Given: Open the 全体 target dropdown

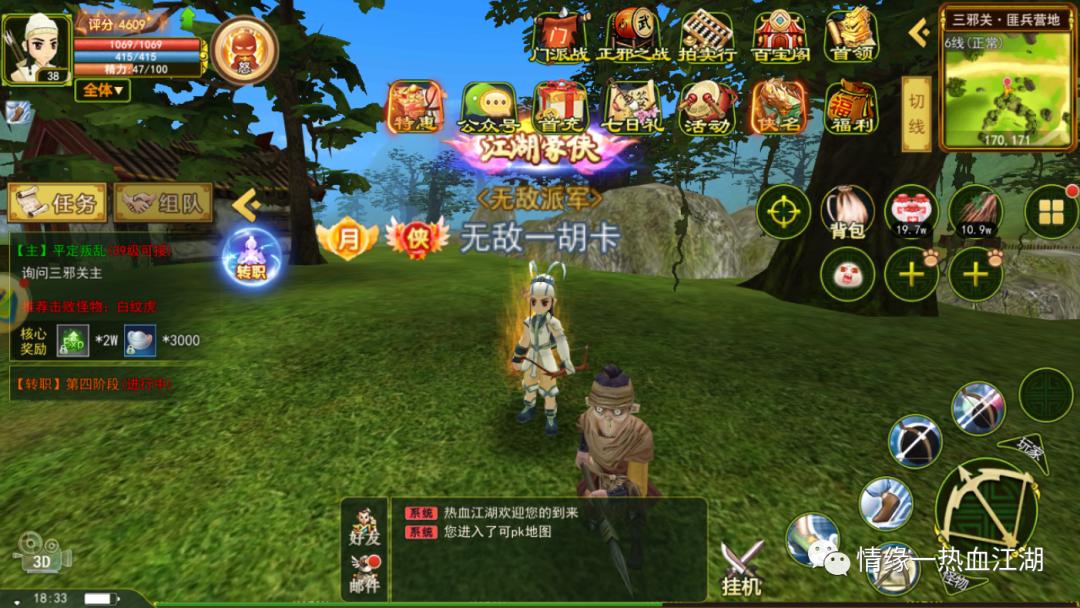Looking at the screenshot, I should (x=102, y=90).
